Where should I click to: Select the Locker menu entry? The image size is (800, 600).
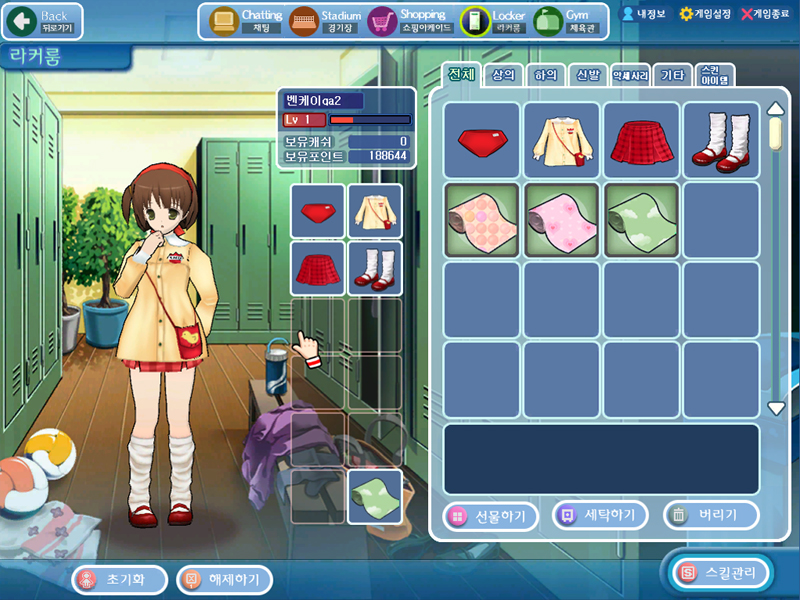(494, 20)
